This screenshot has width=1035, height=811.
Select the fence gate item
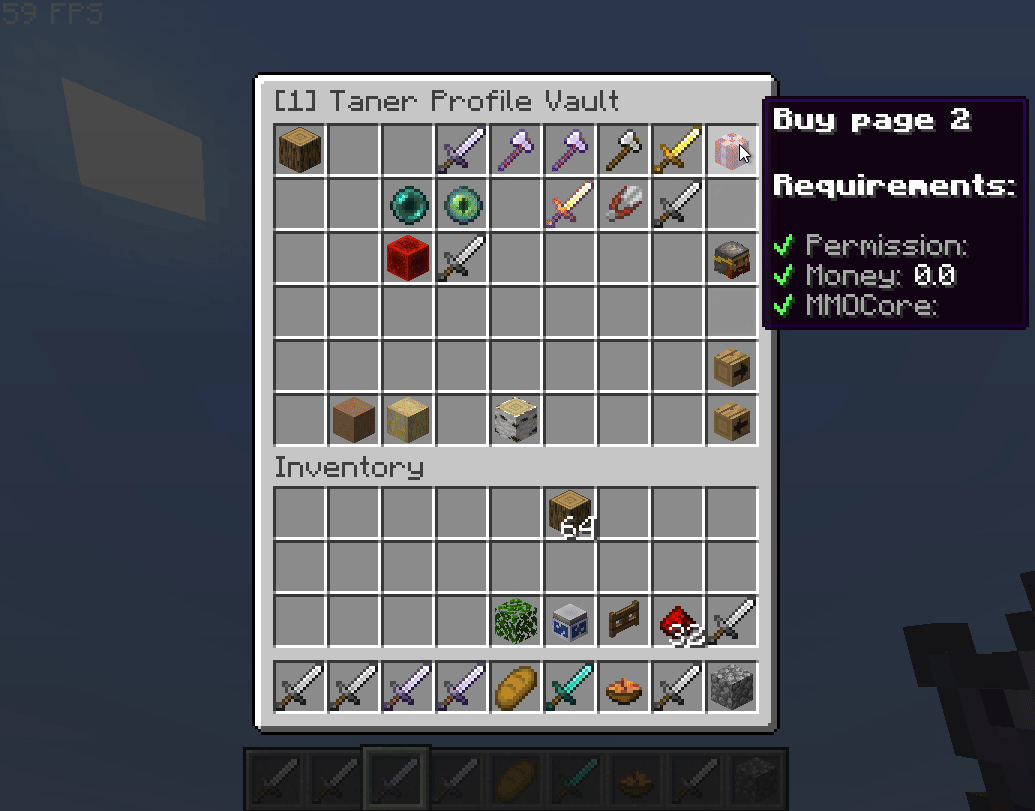pyautogui.click(x=623, y=622)
